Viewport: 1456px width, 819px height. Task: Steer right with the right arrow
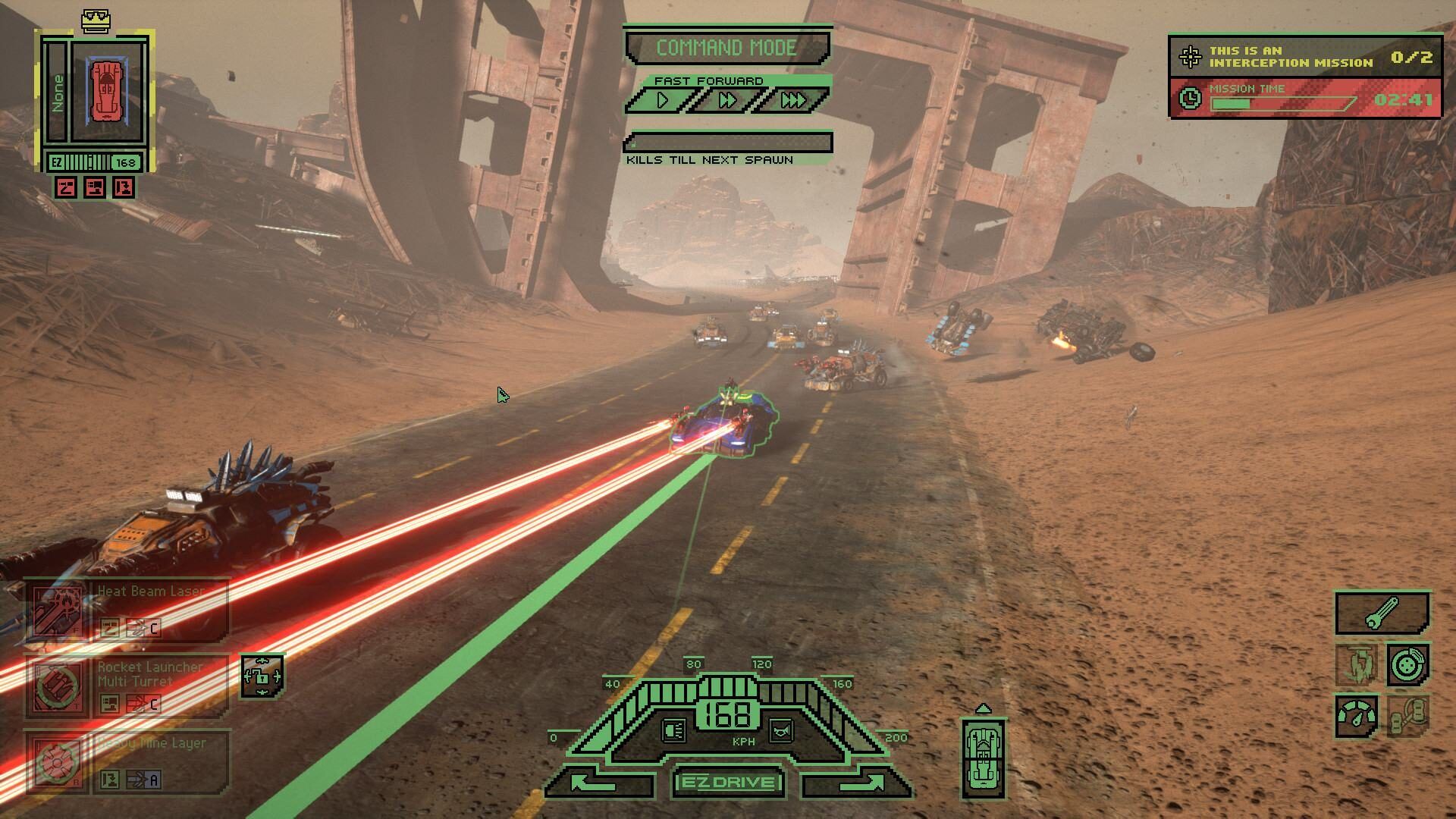[x=857, y=783]
